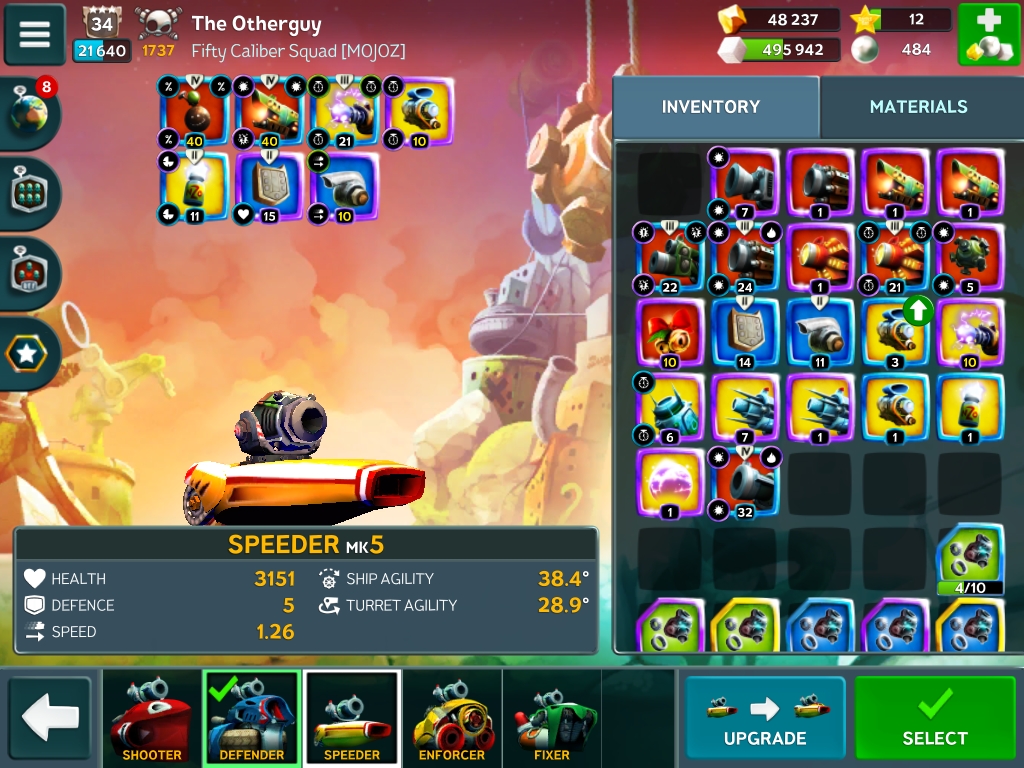1024x768 pixels.
Task: Select the item with green upgrade arrow
Action: (x=895, y=333)
